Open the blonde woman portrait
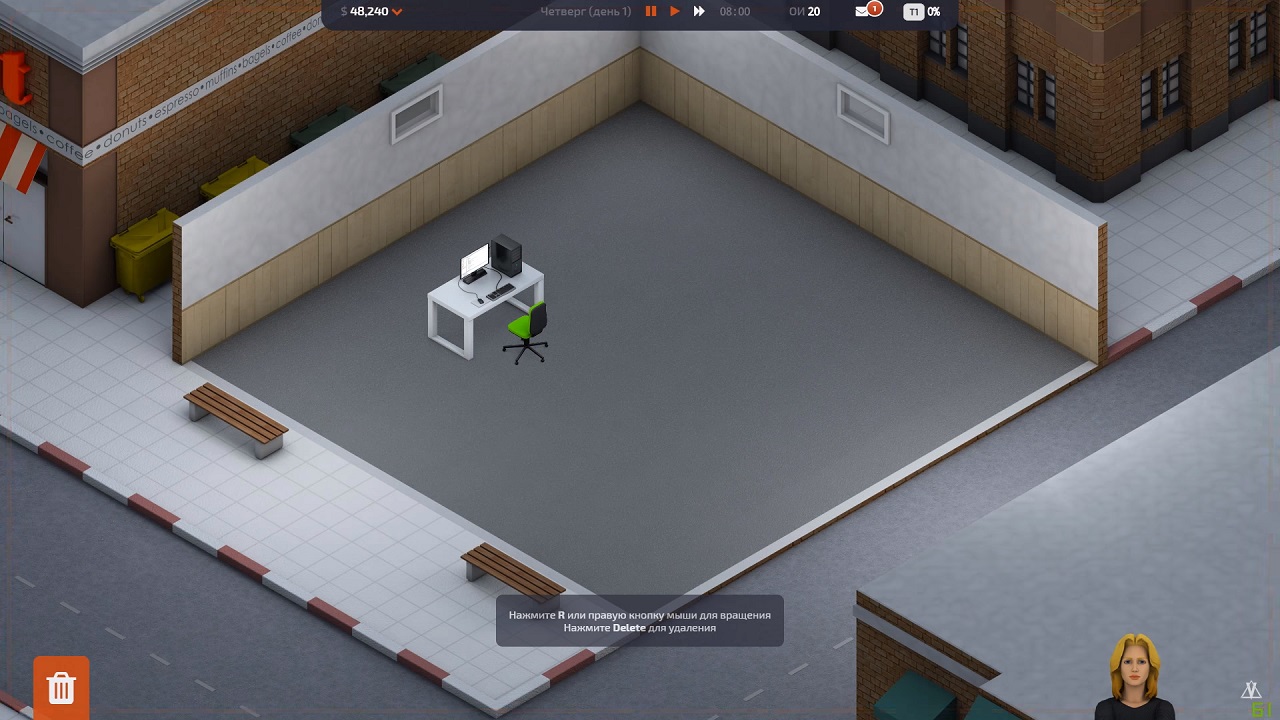This screenshot has height=720, width=1280. coord(1134,676)
